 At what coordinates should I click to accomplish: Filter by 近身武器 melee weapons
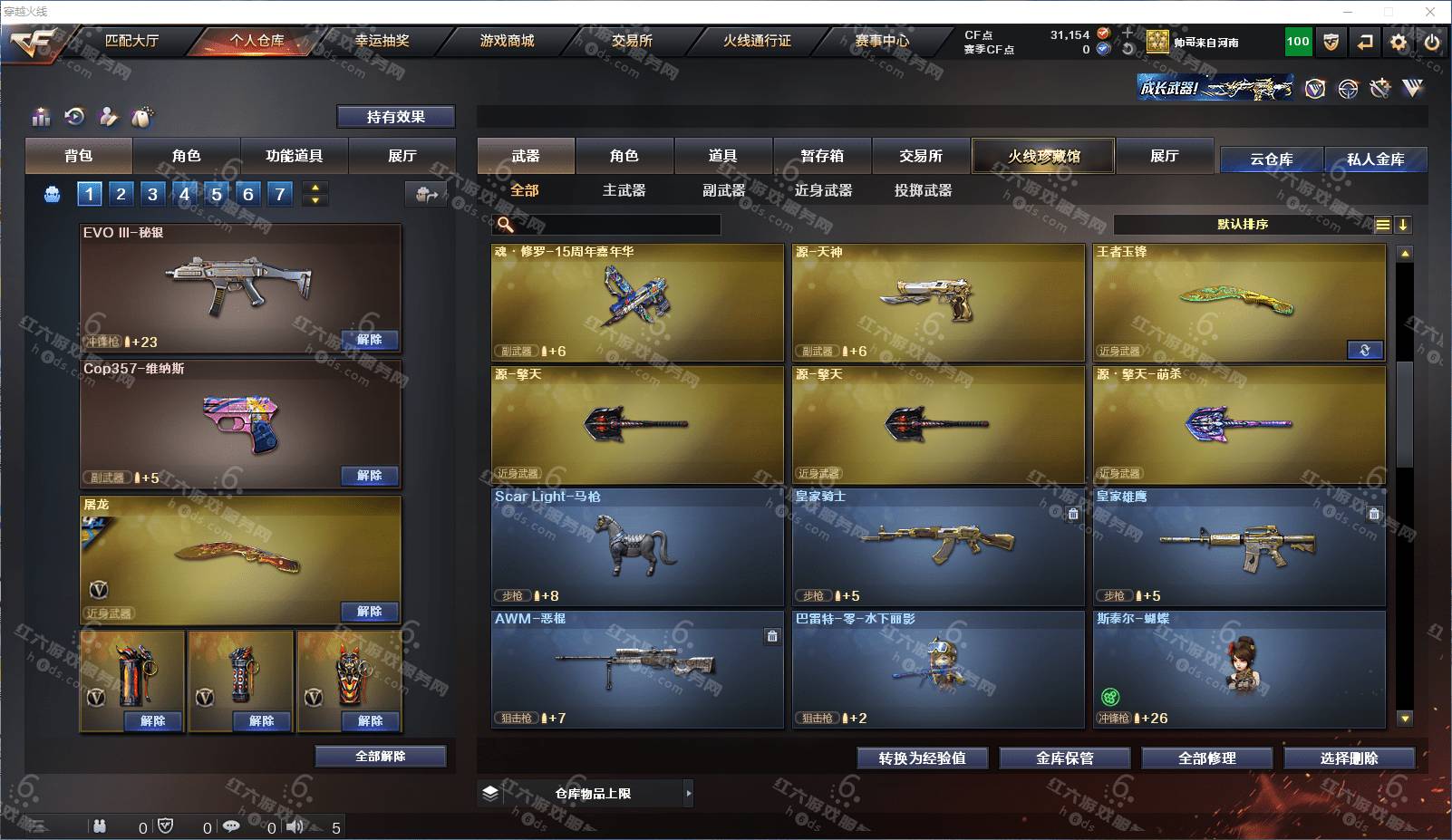pos(823,190)
